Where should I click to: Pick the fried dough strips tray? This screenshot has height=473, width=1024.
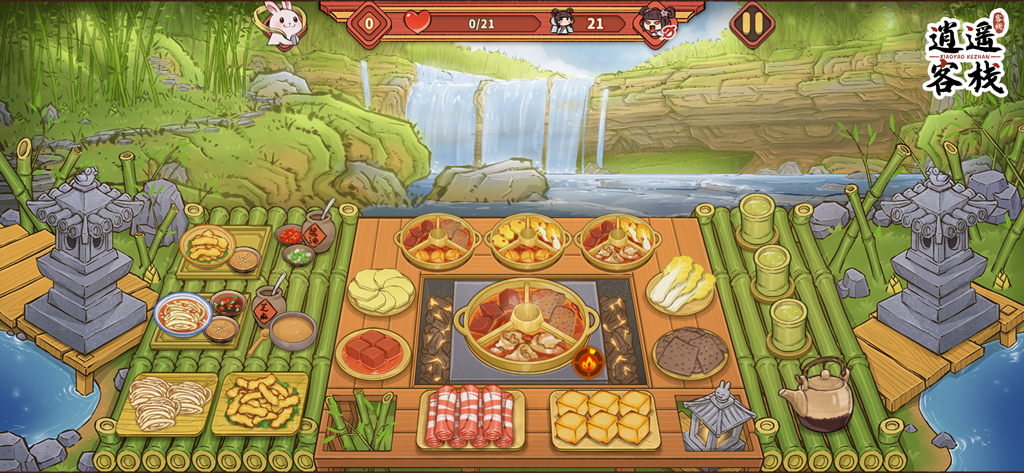[260, 402]
